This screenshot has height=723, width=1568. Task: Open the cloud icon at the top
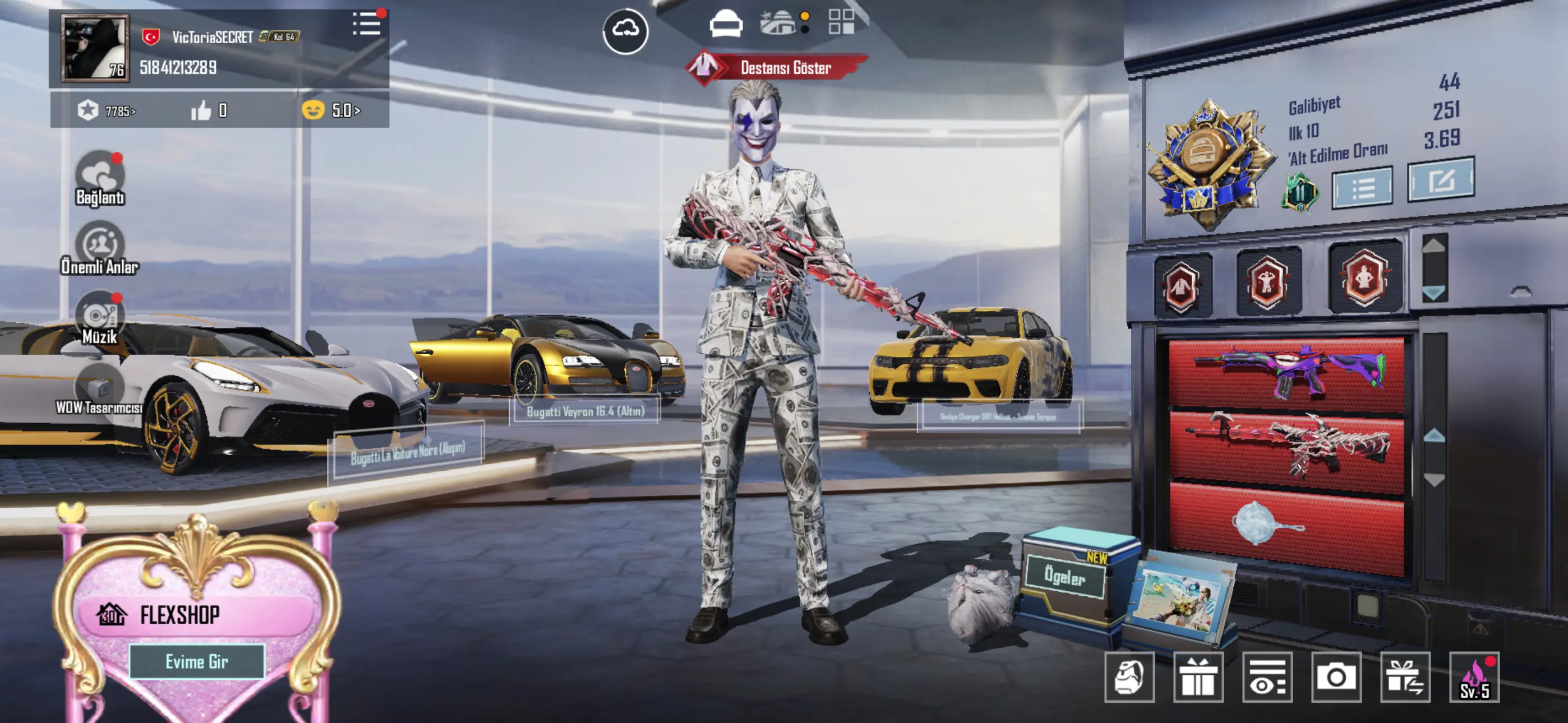(625, 30)
